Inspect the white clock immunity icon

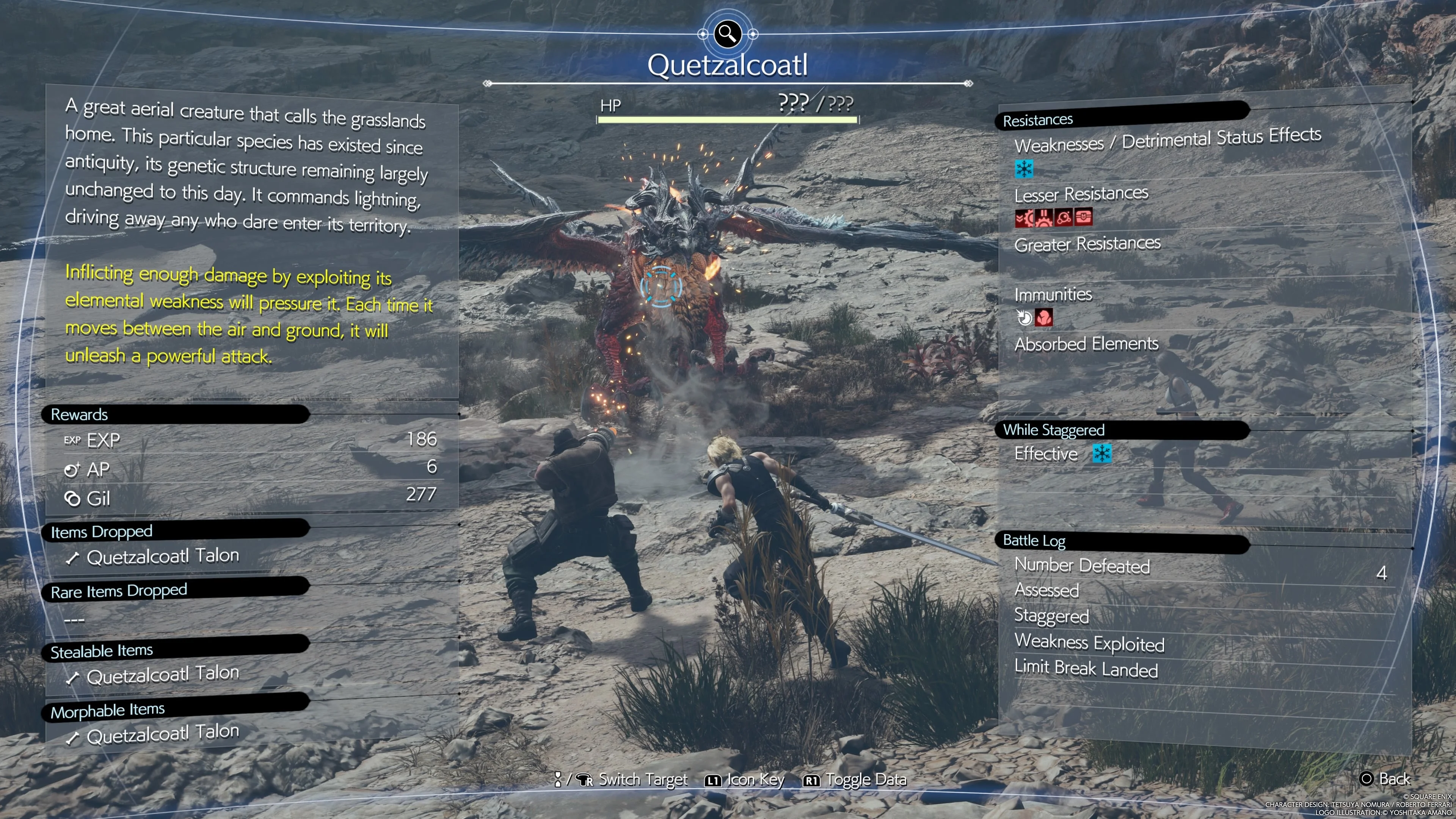(1024, 318)
